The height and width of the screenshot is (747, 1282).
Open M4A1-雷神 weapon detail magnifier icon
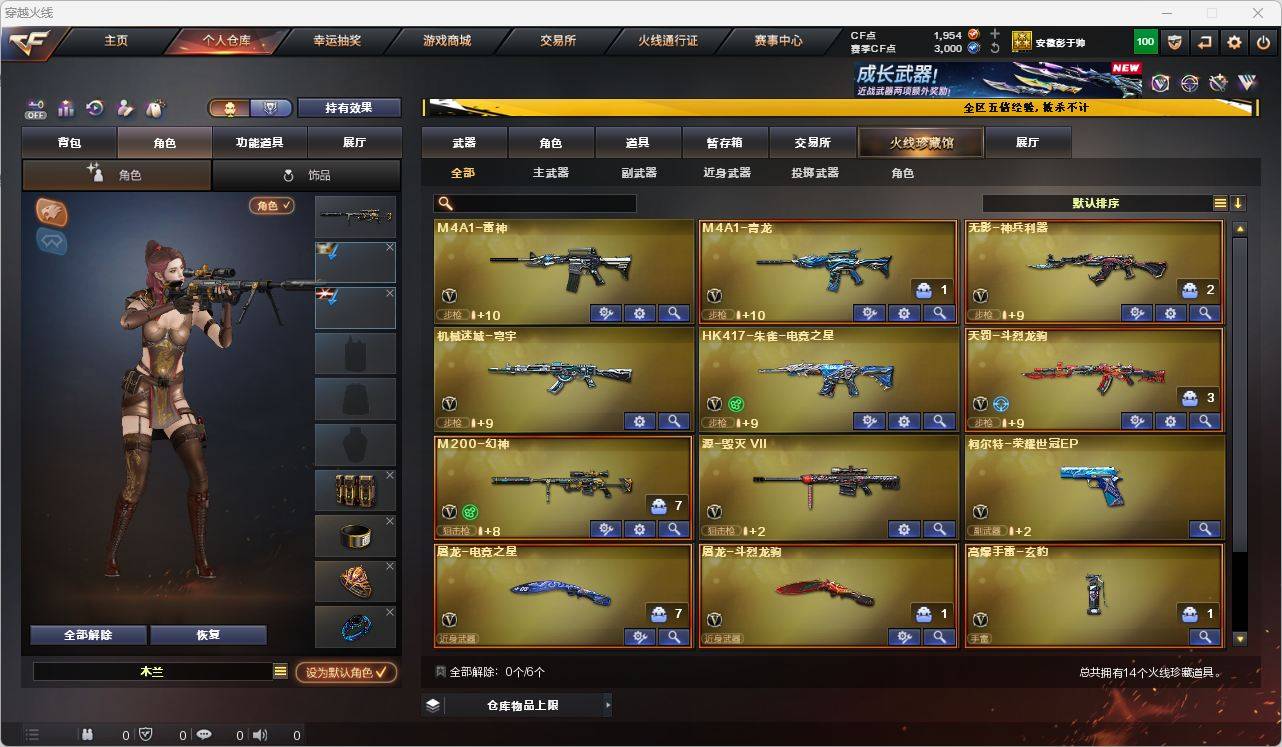[x=674, y=313]
